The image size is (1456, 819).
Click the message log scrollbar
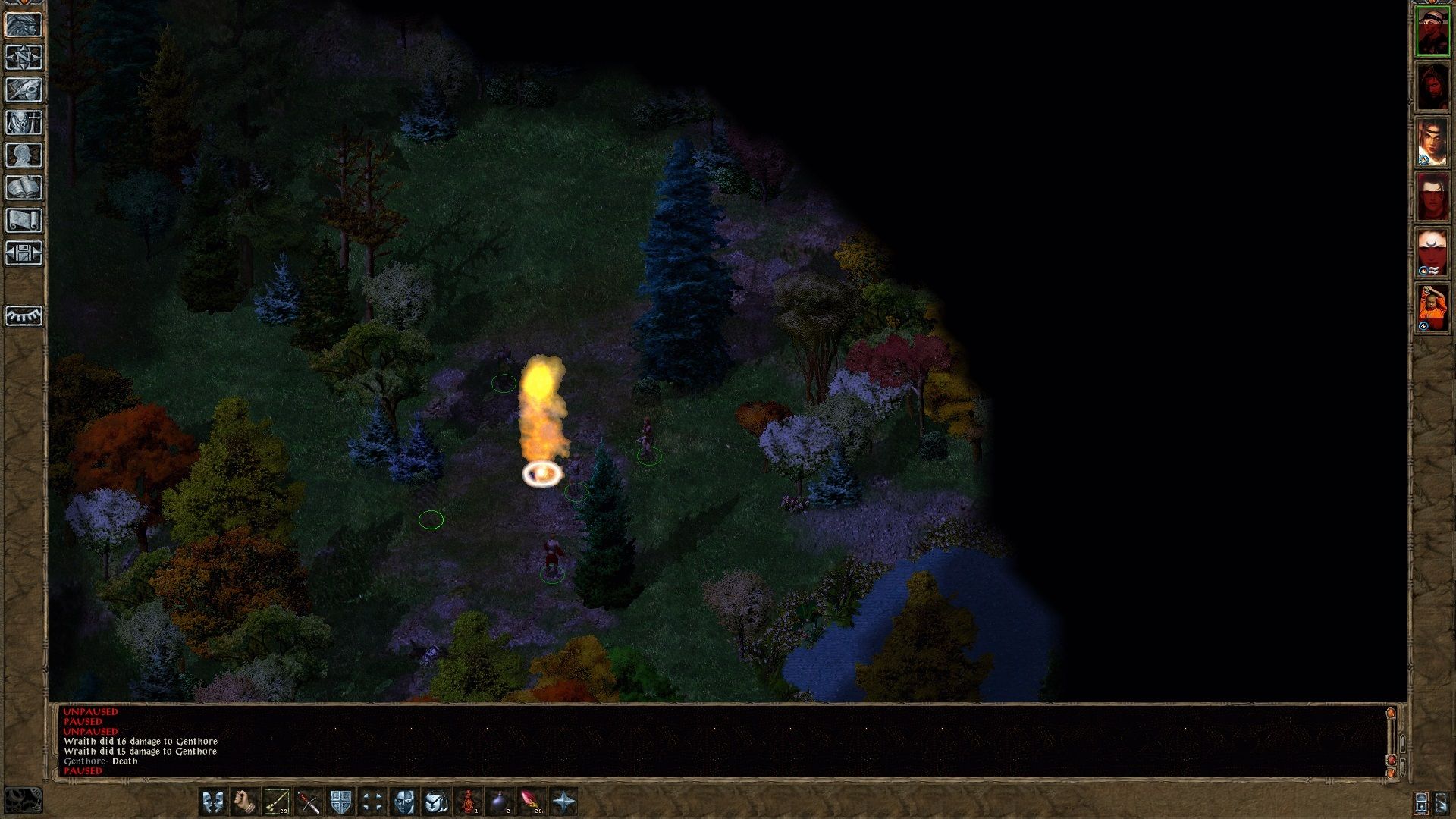tap(1391, 739)
